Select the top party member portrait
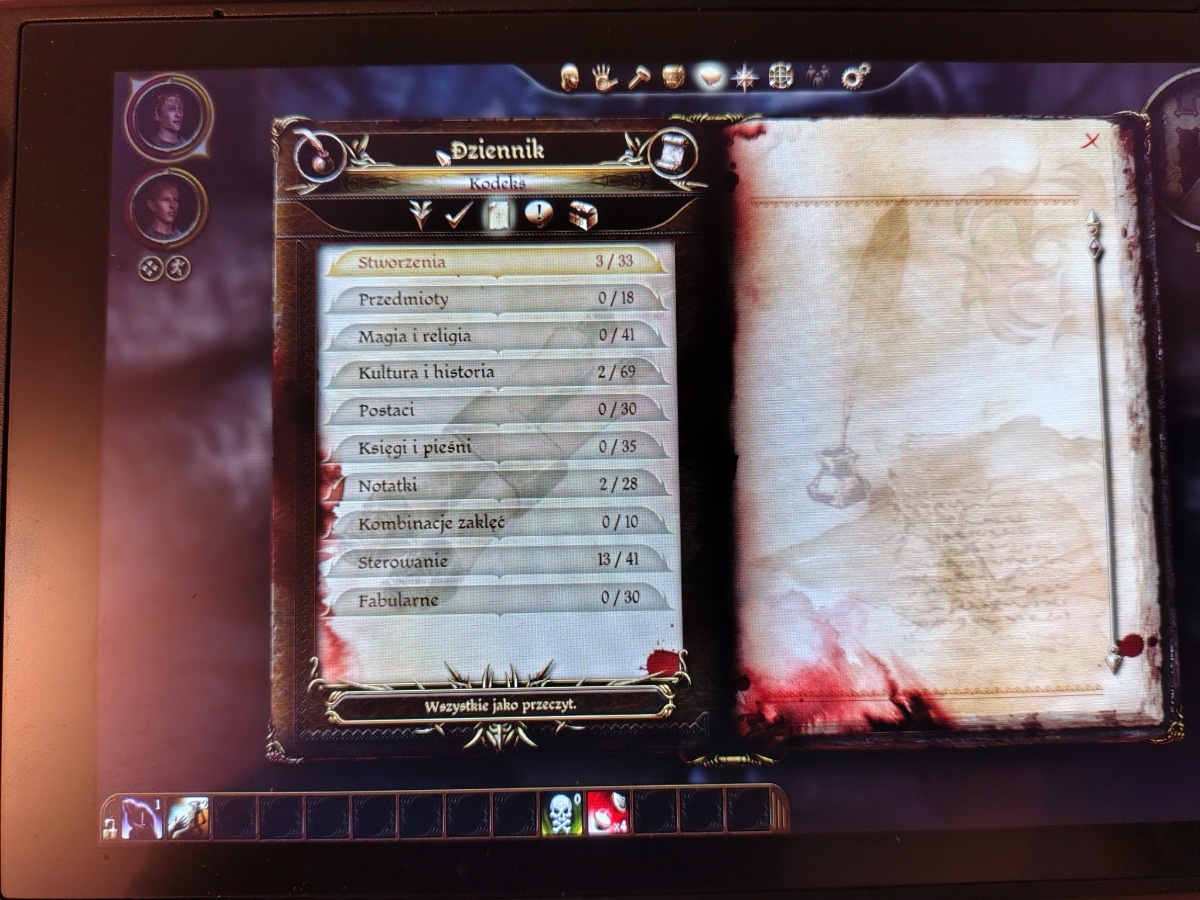The width and height of the screenshot is (1200, 900). [168, 118]
